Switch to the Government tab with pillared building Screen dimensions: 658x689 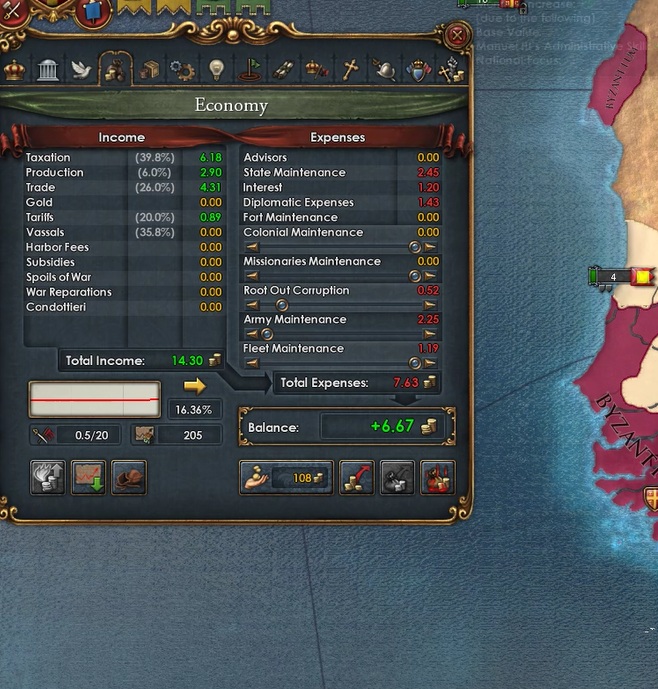click(48, 70)
